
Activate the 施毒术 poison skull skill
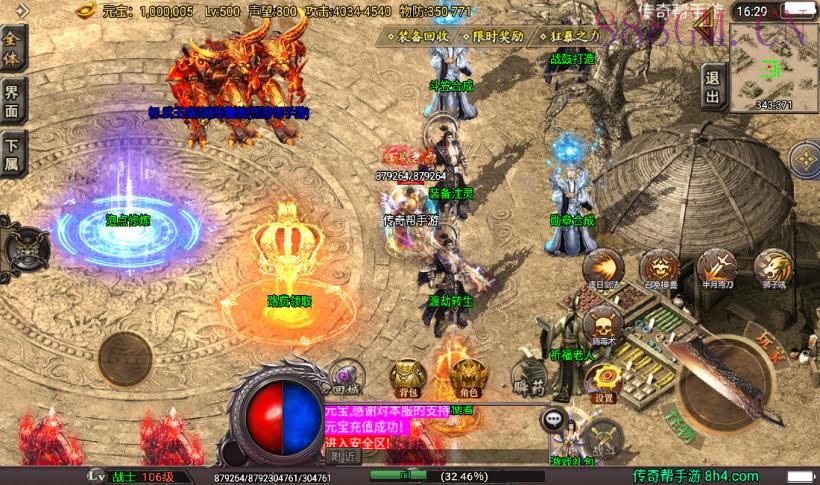click(603, 328)
